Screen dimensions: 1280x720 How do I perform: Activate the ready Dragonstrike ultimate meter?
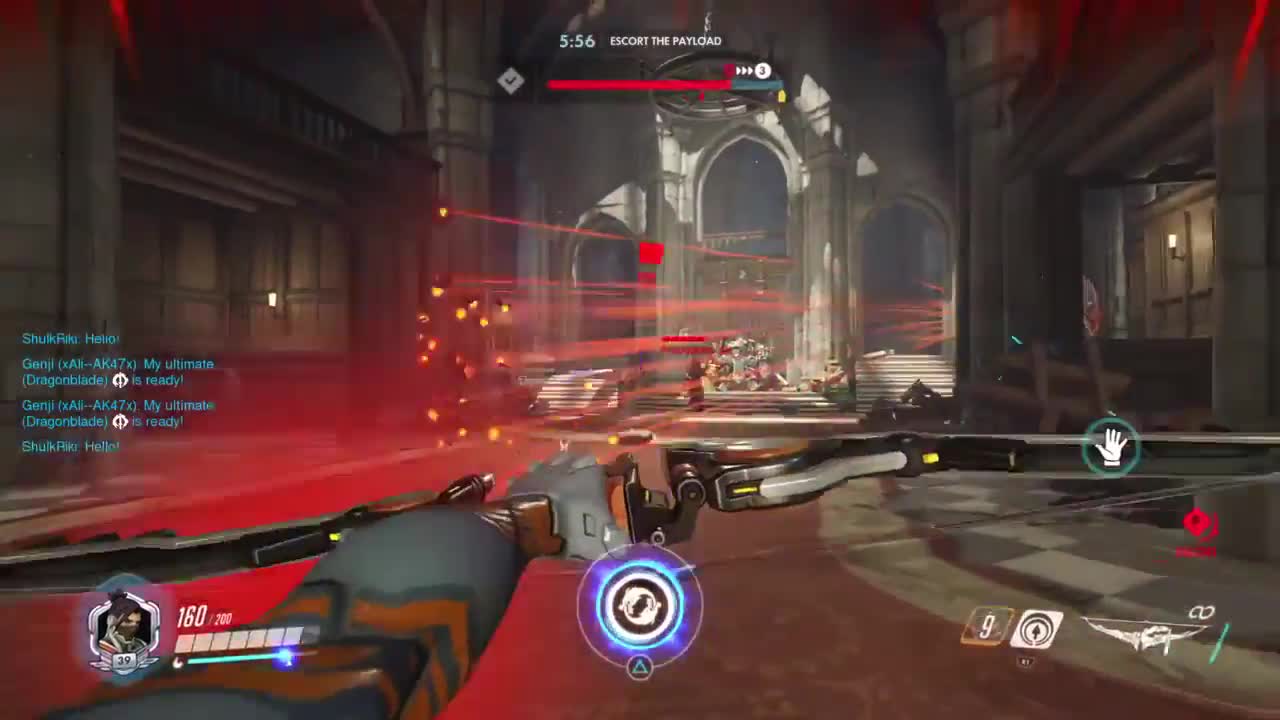point(640,605)
